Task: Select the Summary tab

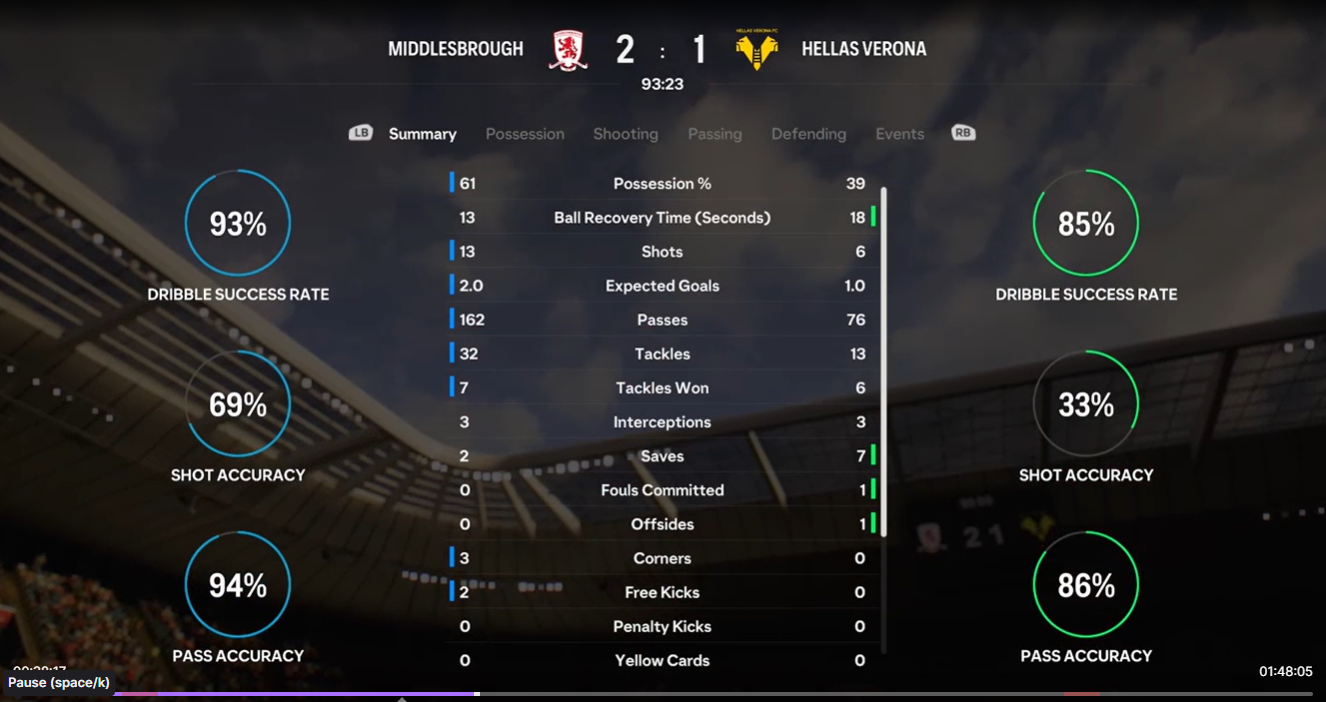Action: tap(422, 134)
